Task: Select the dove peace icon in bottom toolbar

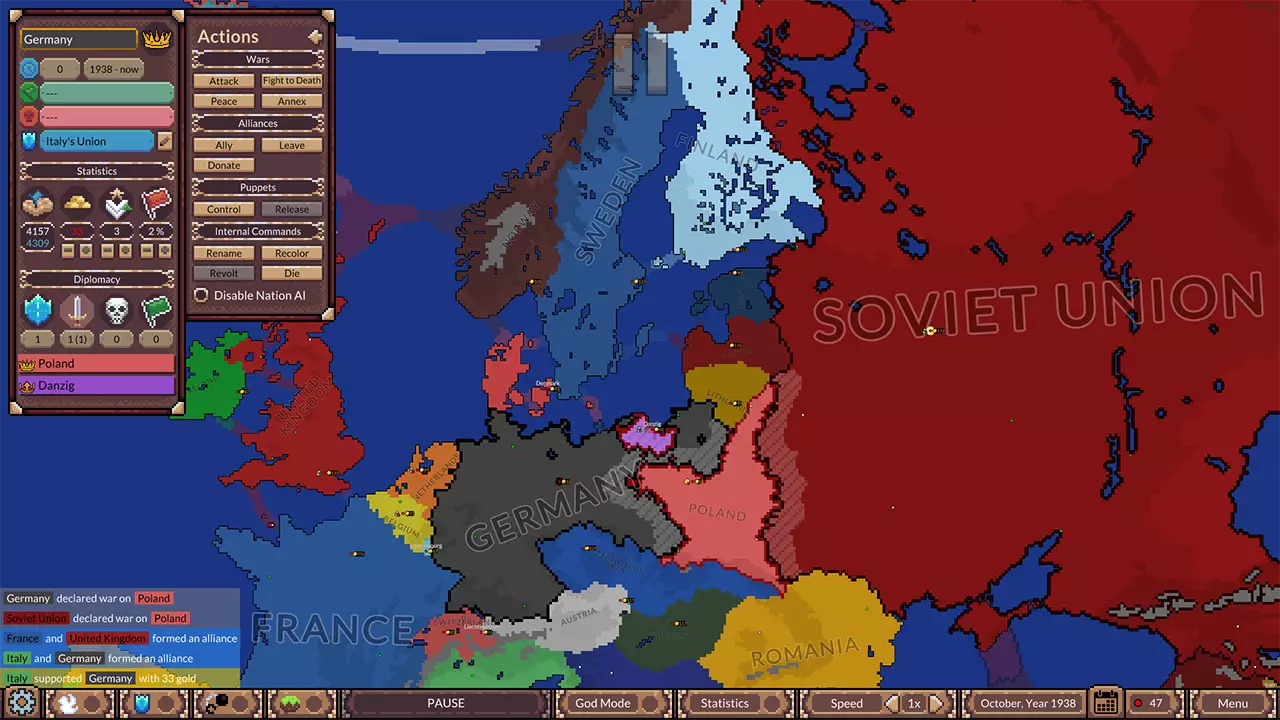Action: tap(67, 702)
